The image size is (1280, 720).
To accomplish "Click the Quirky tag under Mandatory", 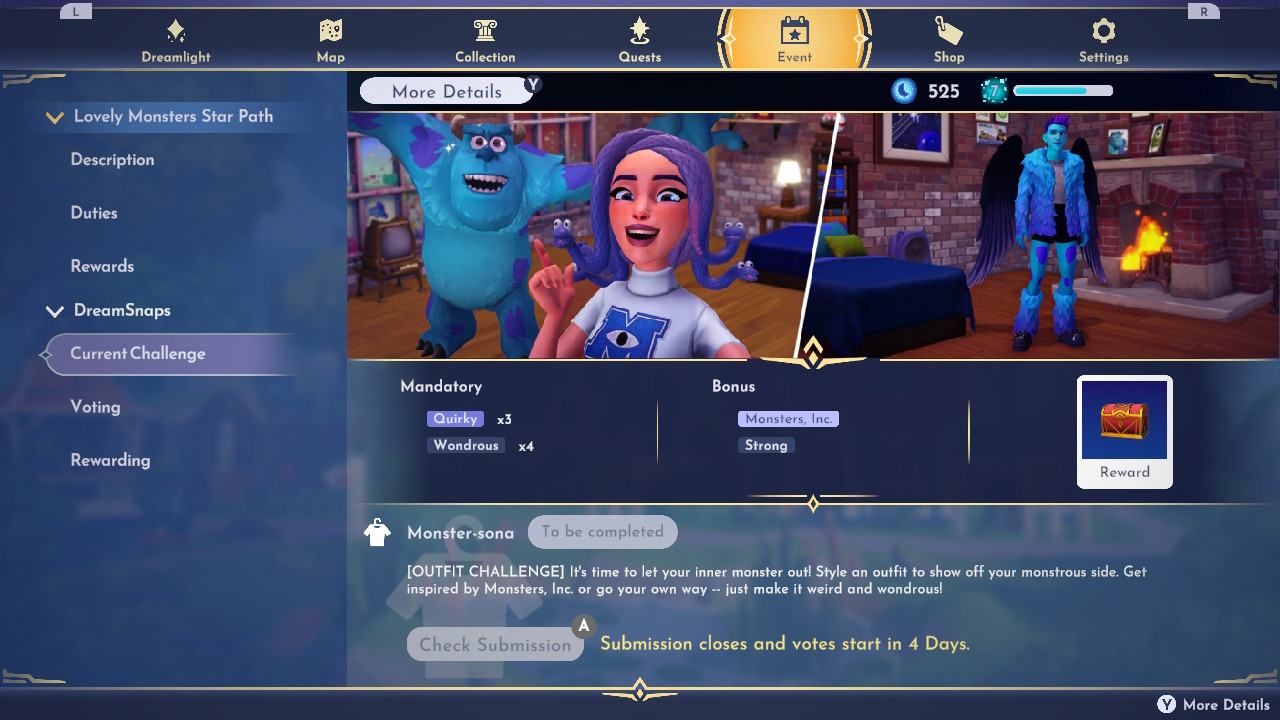I will (455, 418).
